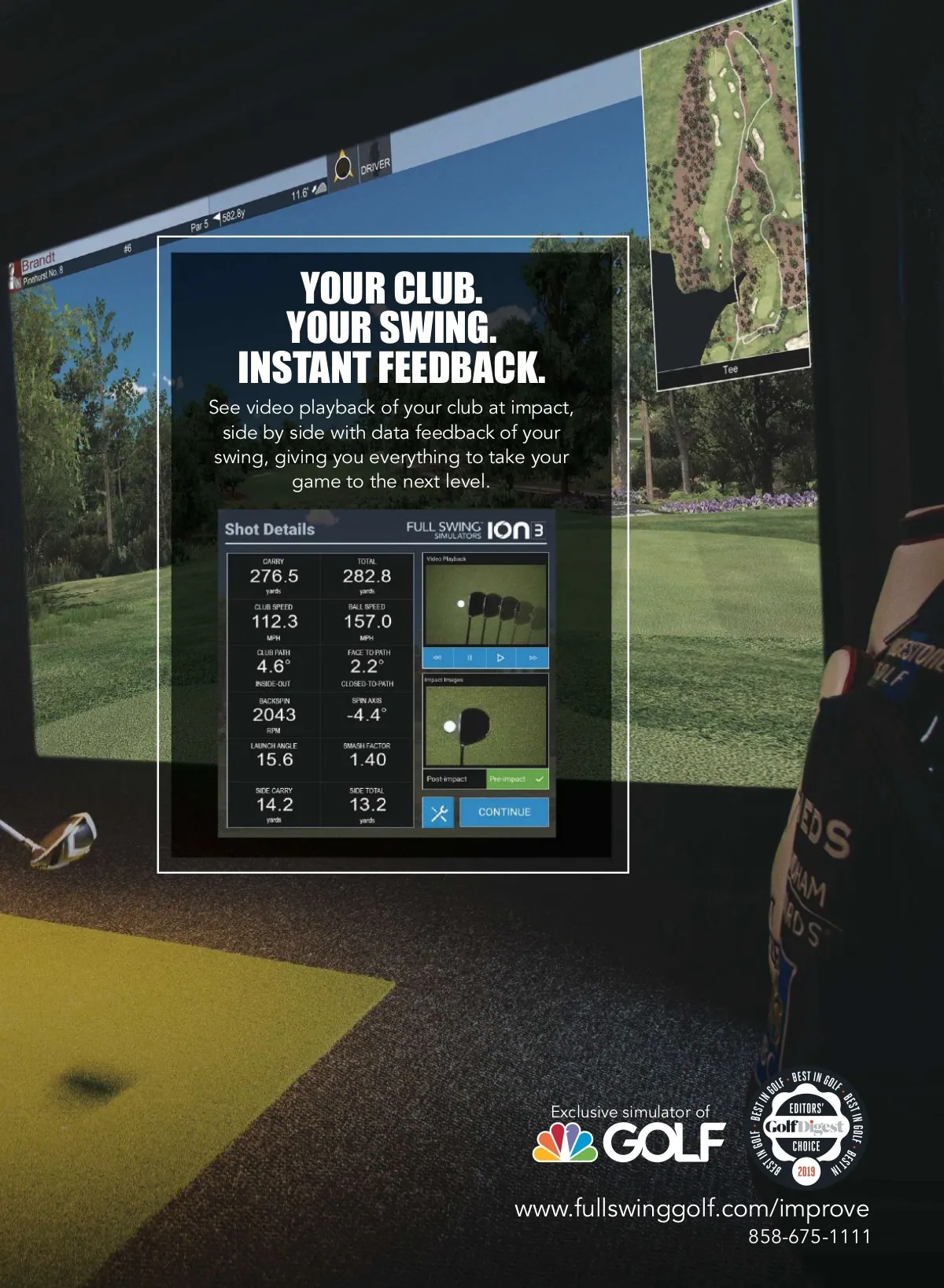The height and width of the screenshot is (1288, 944).
Task: Choose the DRIVER club selector
Action: (374, 164)
